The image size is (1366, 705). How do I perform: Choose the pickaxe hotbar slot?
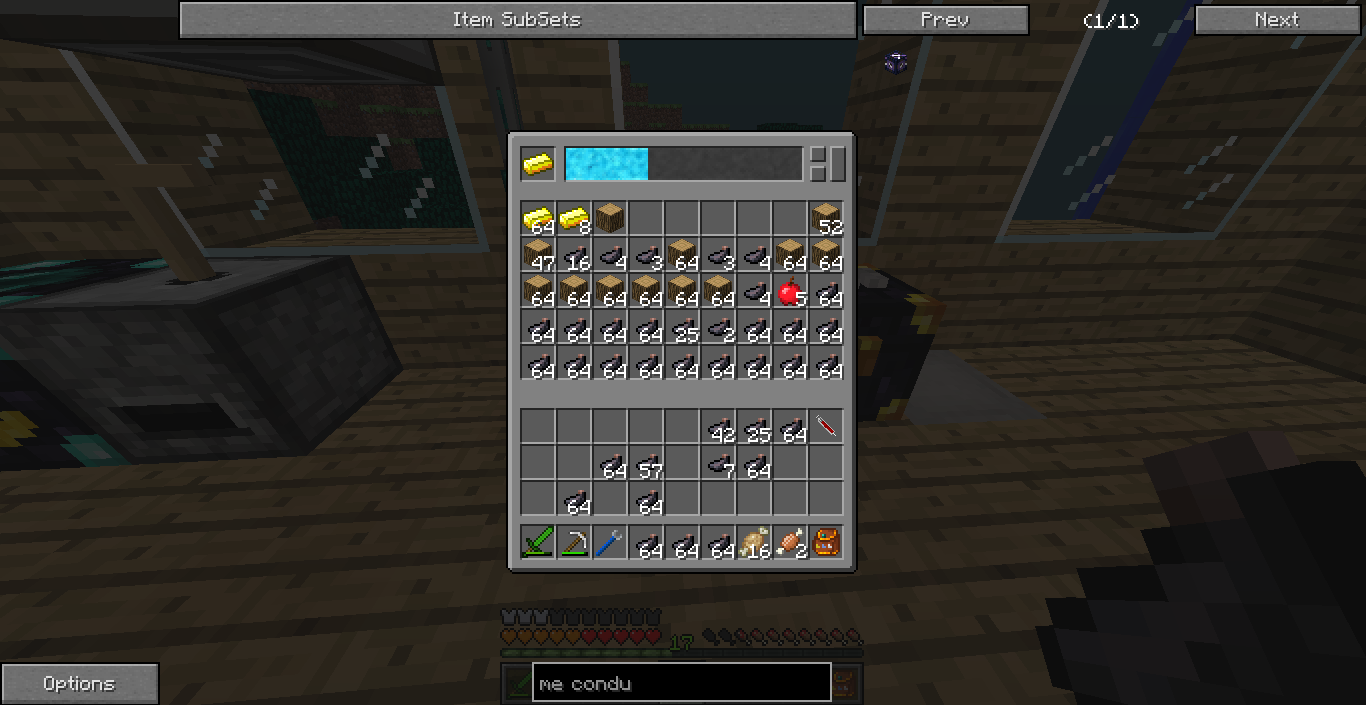(574, 543)
